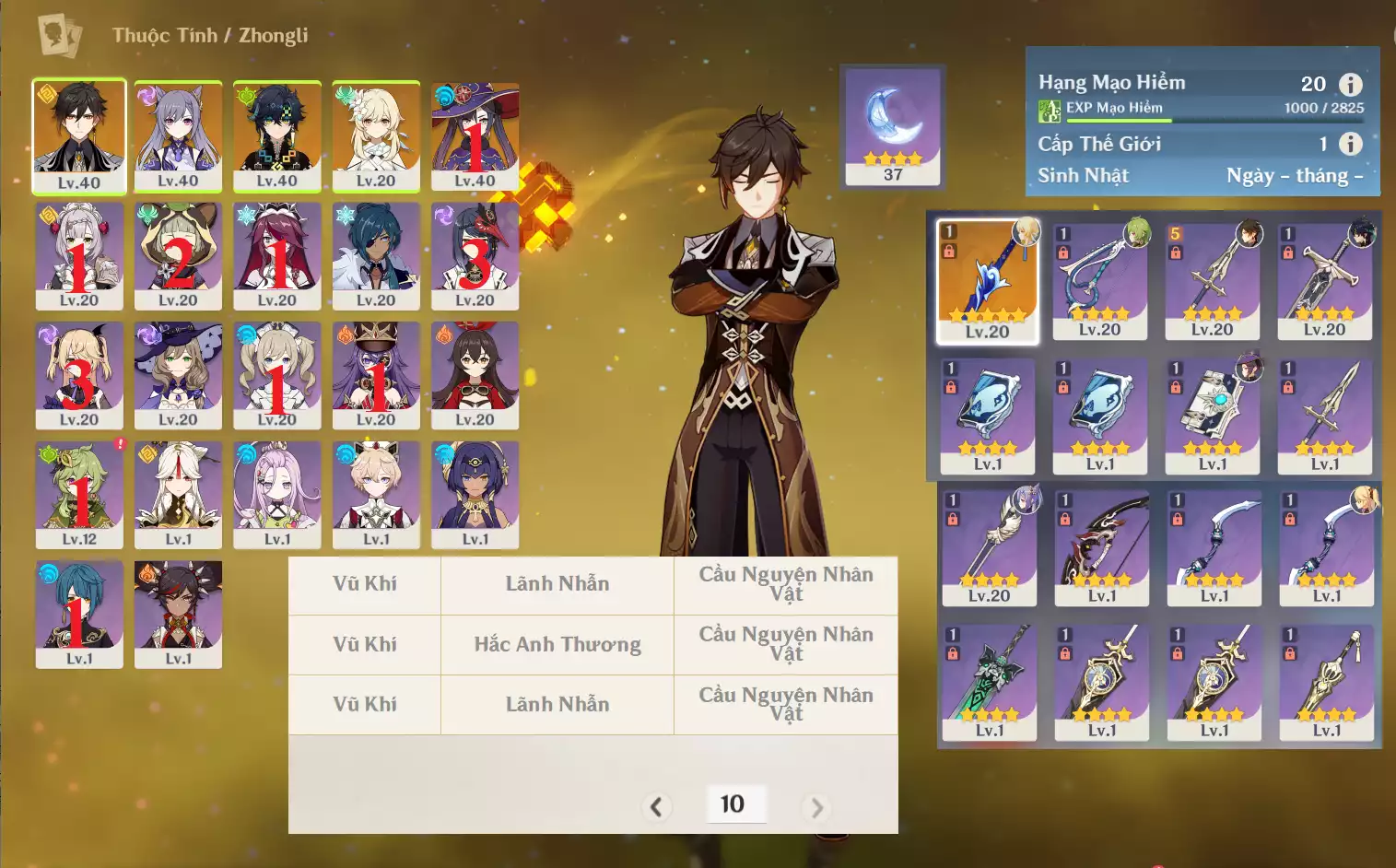Screen dimensions: 1396x868
Task: Choose Ningguang's Lv.1 portrait
Action: (178, 494)
